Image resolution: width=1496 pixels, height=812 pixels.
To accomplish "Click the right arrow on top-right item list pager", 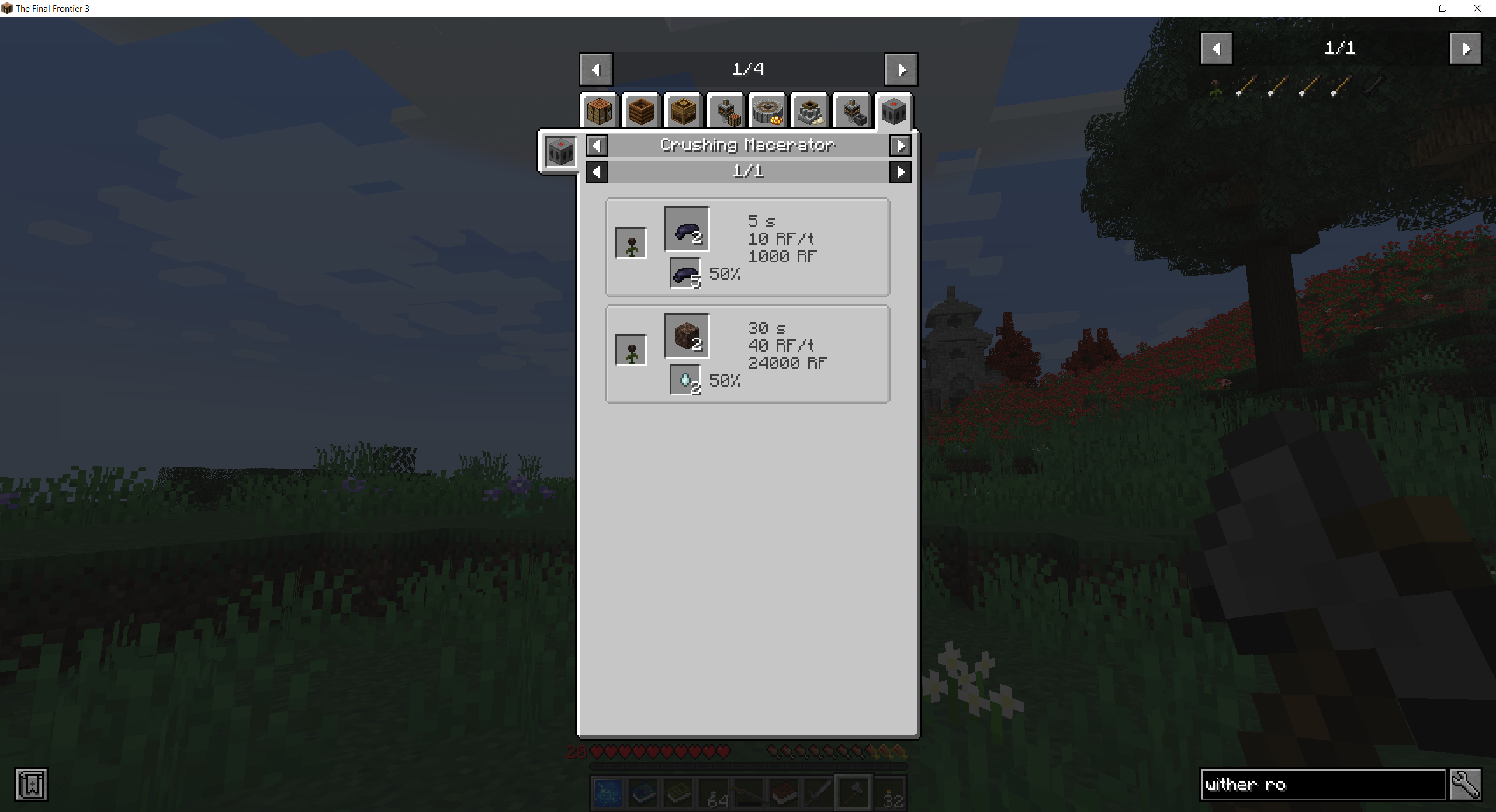I will [x=1467, y=48].
